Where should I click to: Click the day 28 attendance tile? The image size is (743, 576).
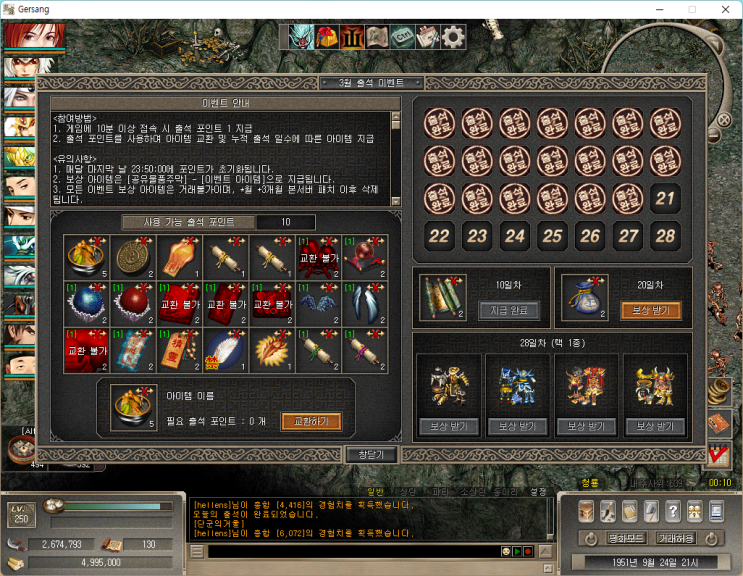pyautogui.click(x=666, y=236)
